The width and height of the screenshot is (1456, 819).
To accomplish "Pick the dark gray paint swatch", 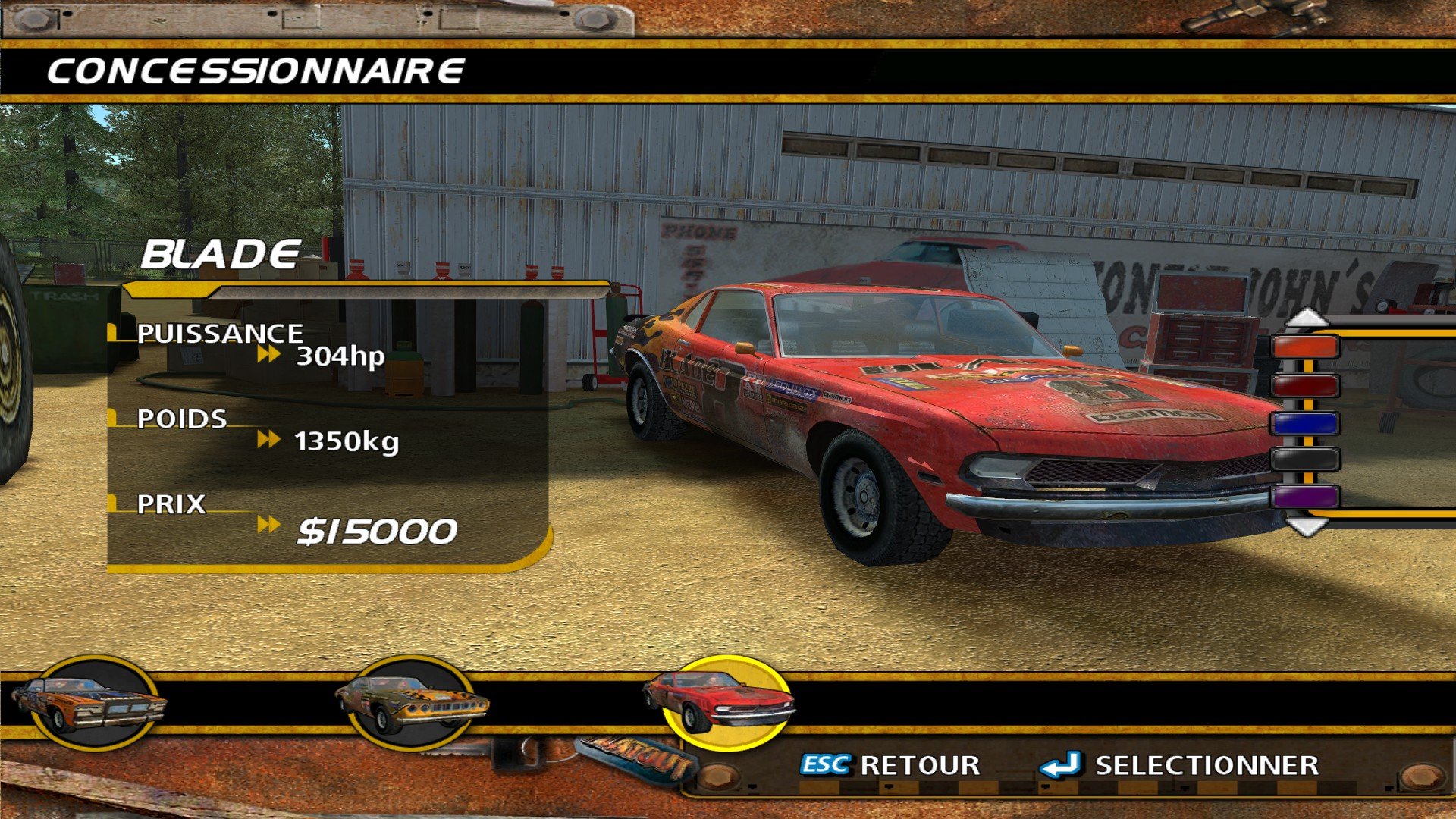I will (1305, 460).
